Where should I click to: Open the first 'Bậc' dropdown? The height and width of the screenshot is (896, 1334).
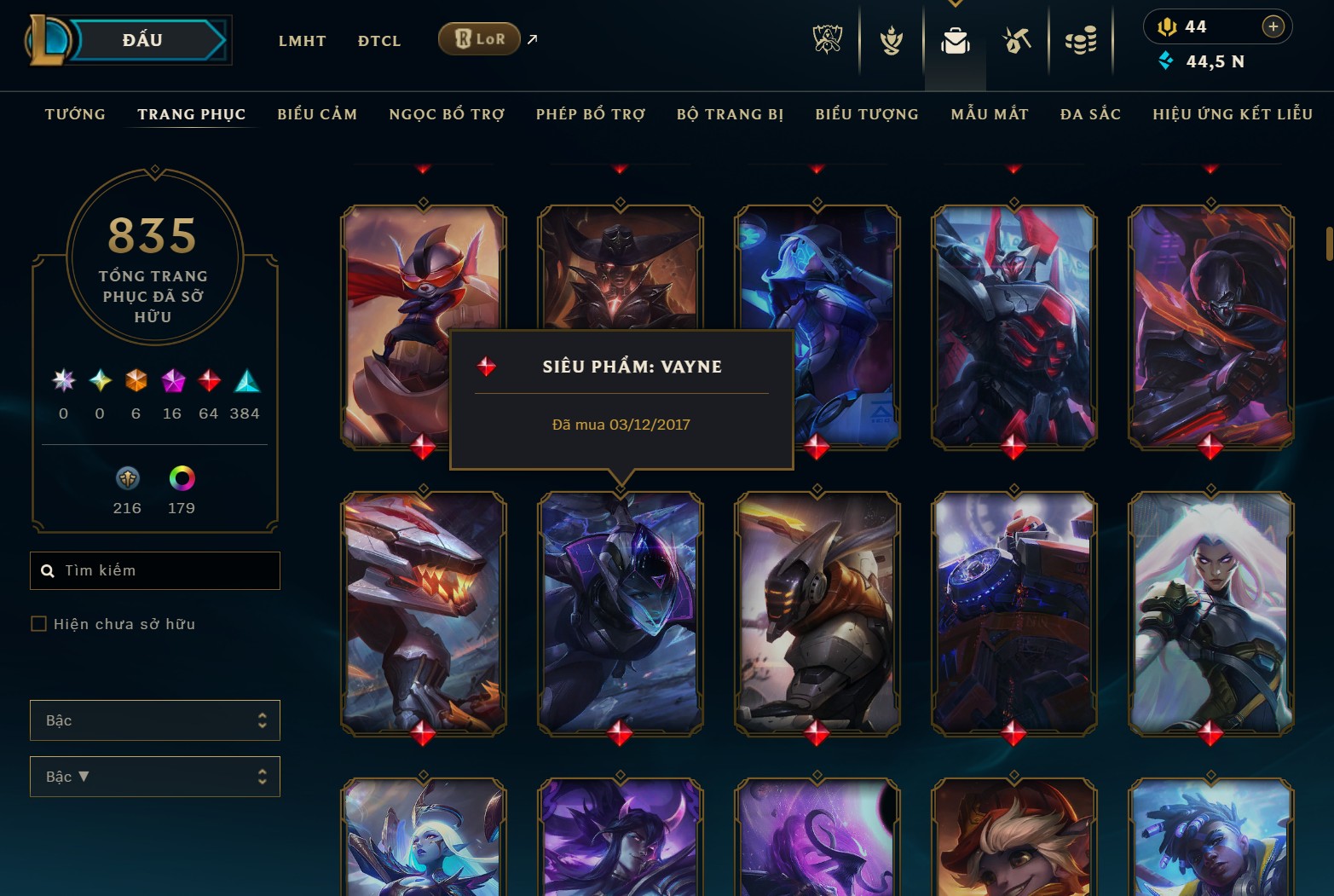tap(154, 720)
